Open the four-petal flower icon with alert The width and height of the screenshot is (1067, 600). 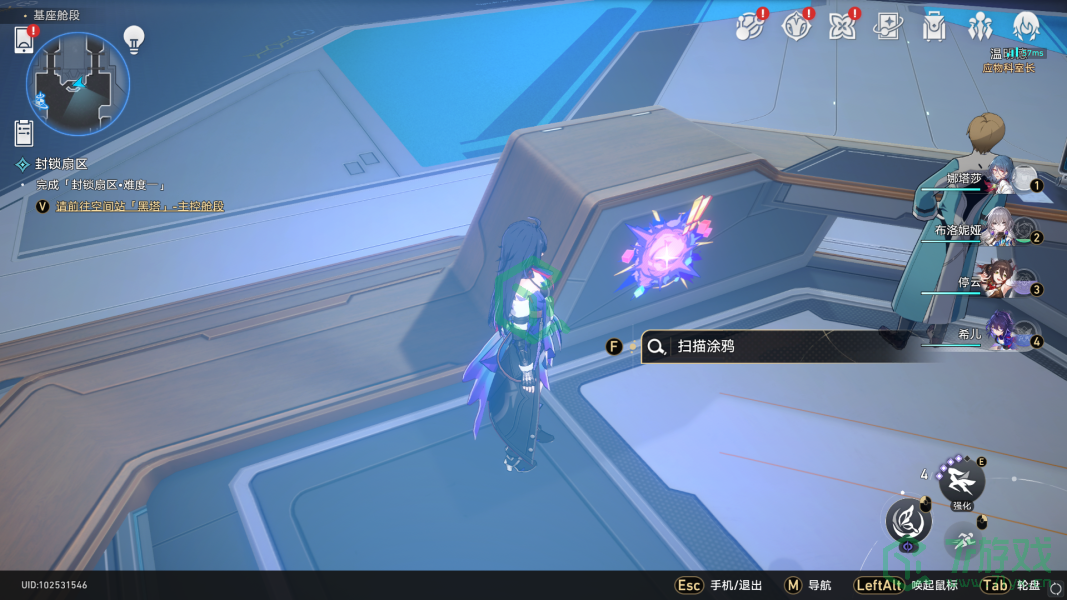click(842, 27)
